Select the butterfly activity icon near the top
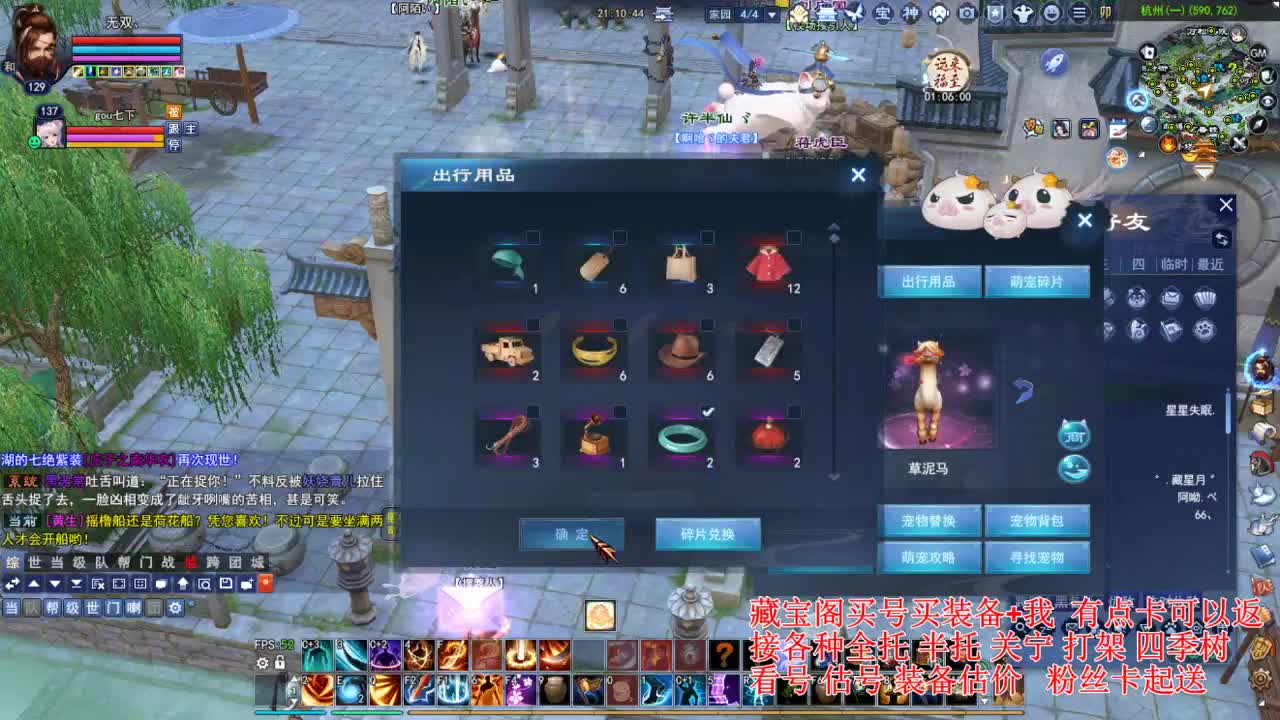 [x=855, y=14]
